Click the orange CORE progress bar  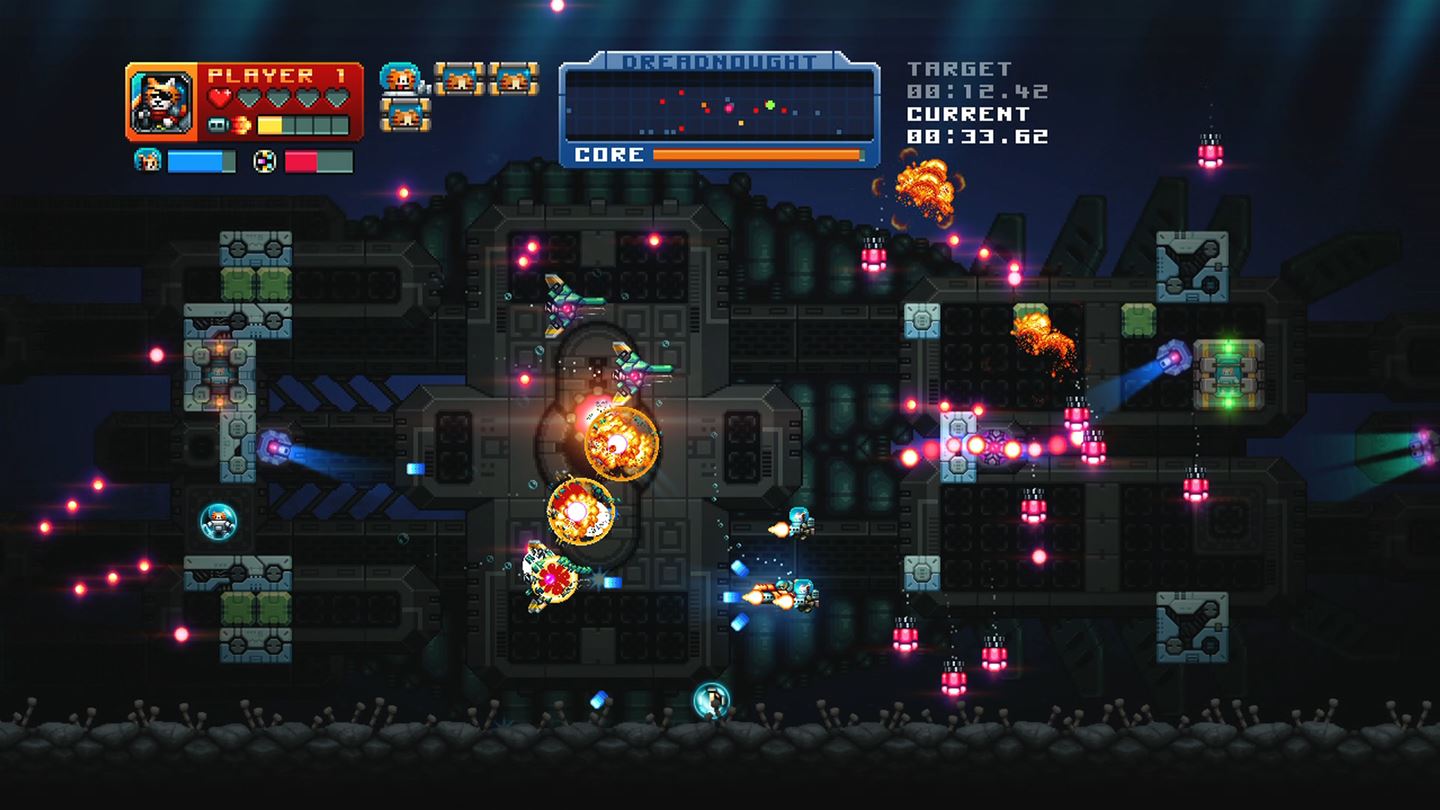click(755, 153)
